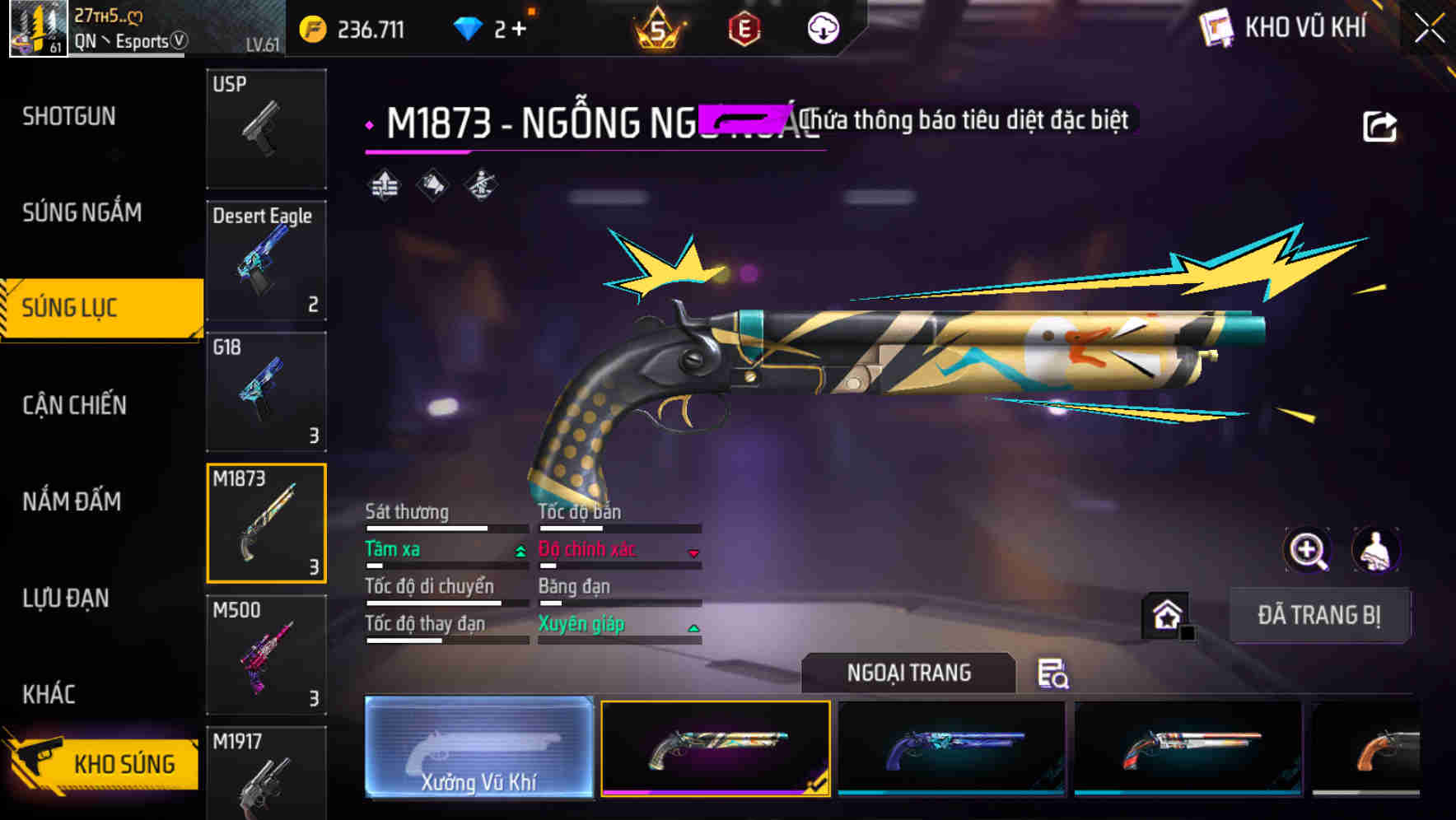Expand the Xuyên giáp stat arrow
1456x820 pixels.
(693, 627)
